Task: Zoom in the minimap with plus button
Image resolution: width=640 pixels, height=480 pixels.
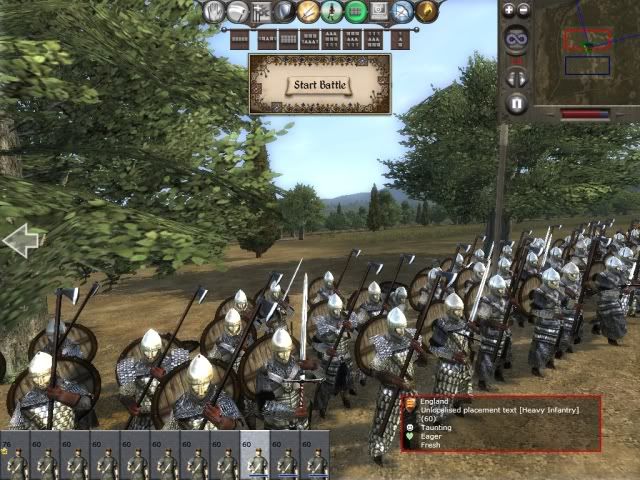Action: tap(508, 10)
